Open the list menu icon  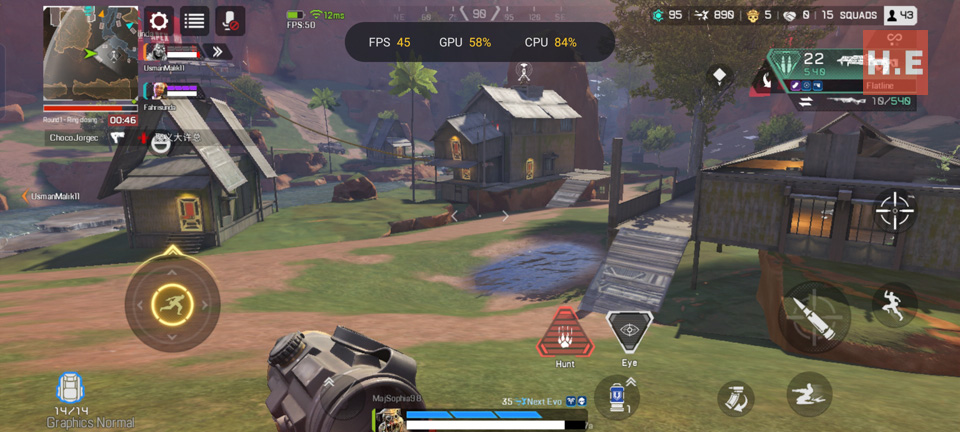coord(195,21)
